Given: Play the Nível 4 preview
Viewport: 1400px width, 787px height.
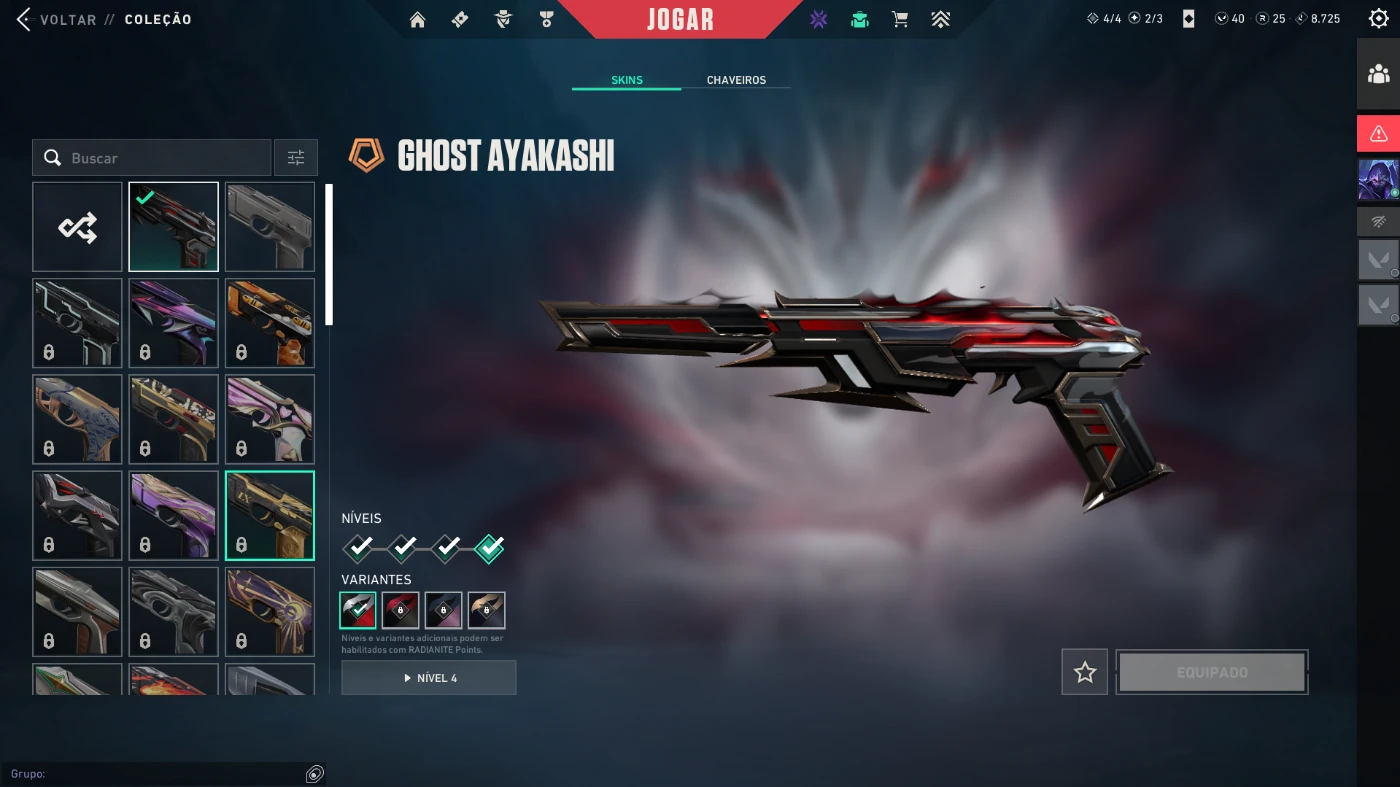Looking at the screenshot, I should click(429, 678).
